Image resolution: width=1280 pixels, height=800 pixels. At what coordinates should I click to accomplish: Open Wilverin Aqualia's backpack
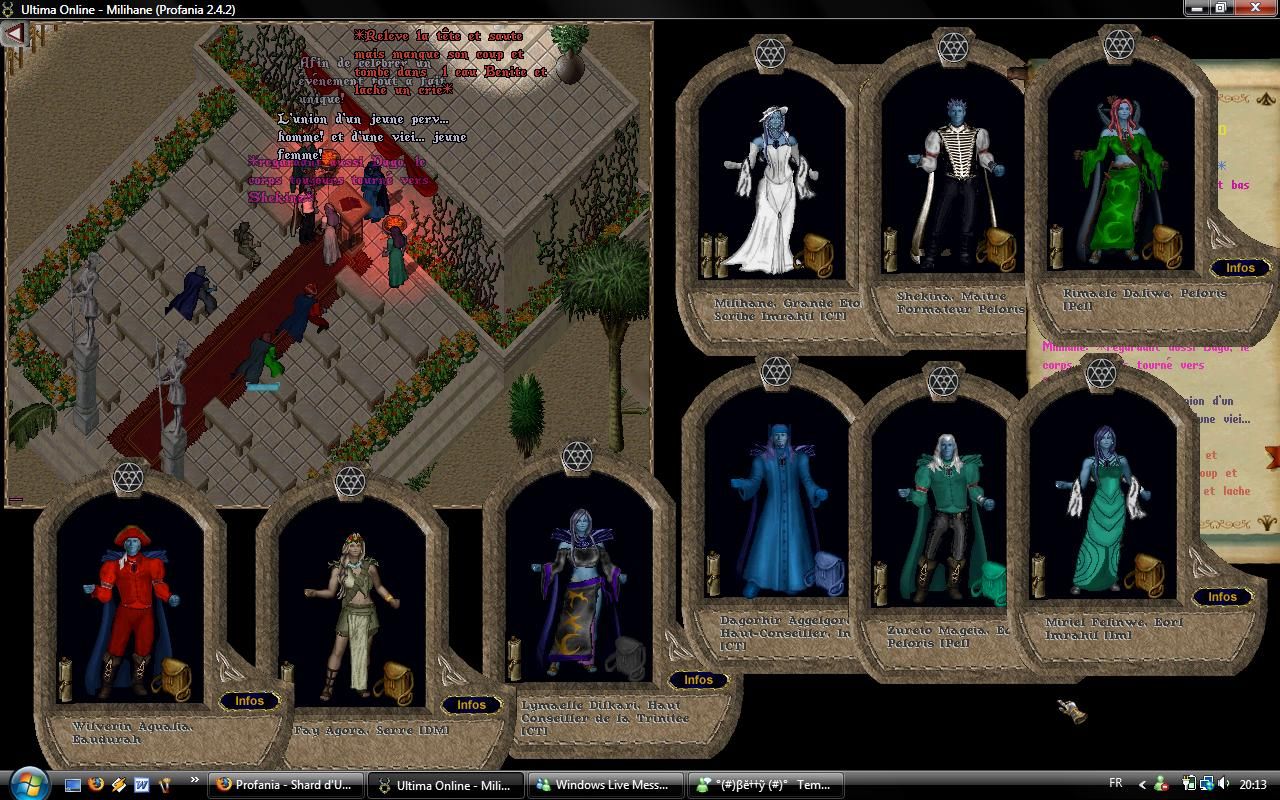(x=175, y=679)
